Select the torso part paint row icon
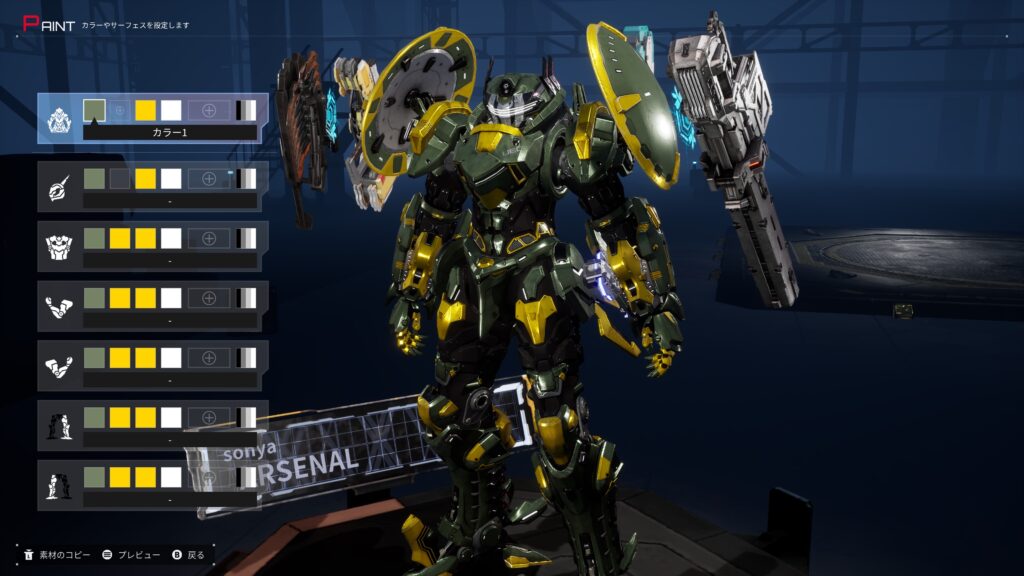The width and height of the screenshot is (1024, 576). (x=57, y=246)
